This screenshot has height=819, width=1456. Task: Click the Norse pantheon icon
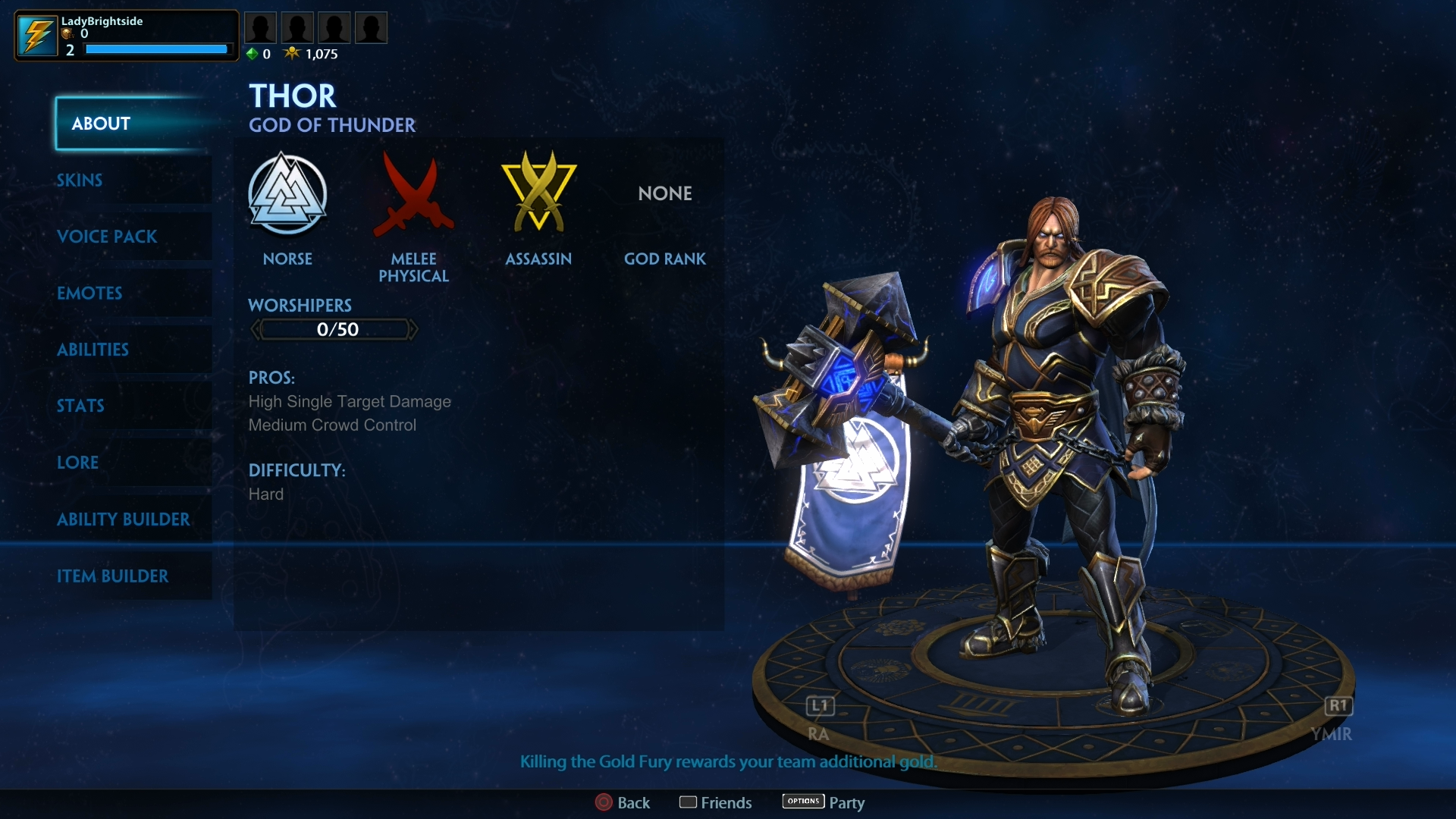click(288, 196)
